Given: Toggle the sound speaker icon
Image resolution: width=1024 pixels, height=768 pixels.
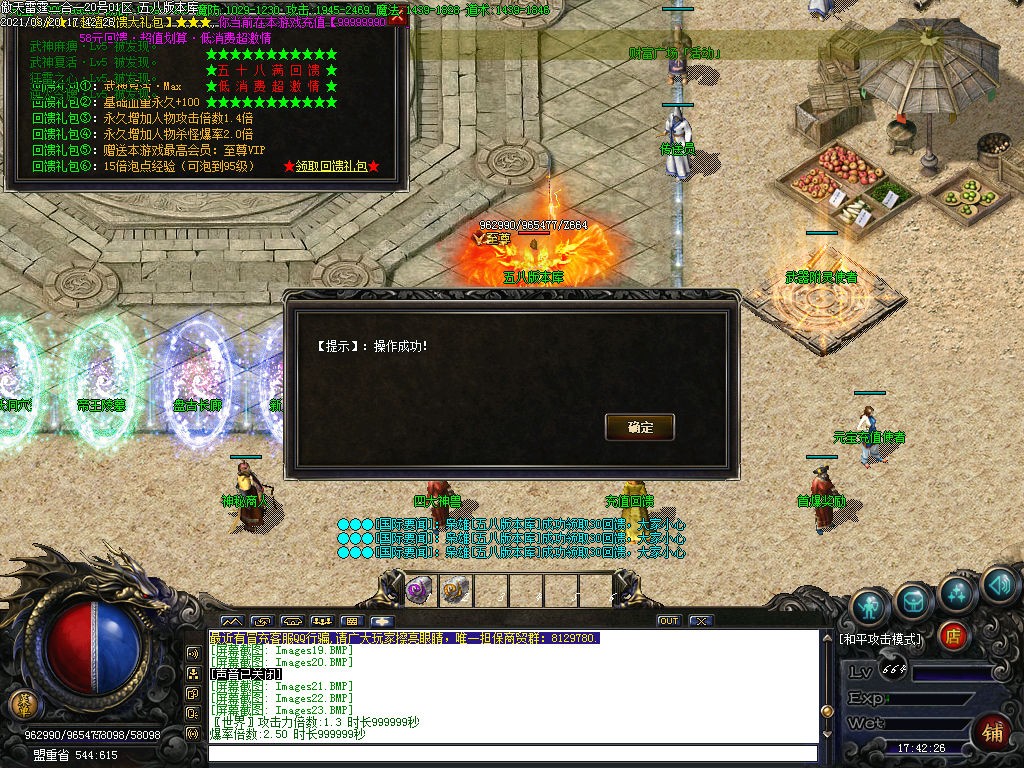Looking at the screenshot, I should tap(998, 585).
